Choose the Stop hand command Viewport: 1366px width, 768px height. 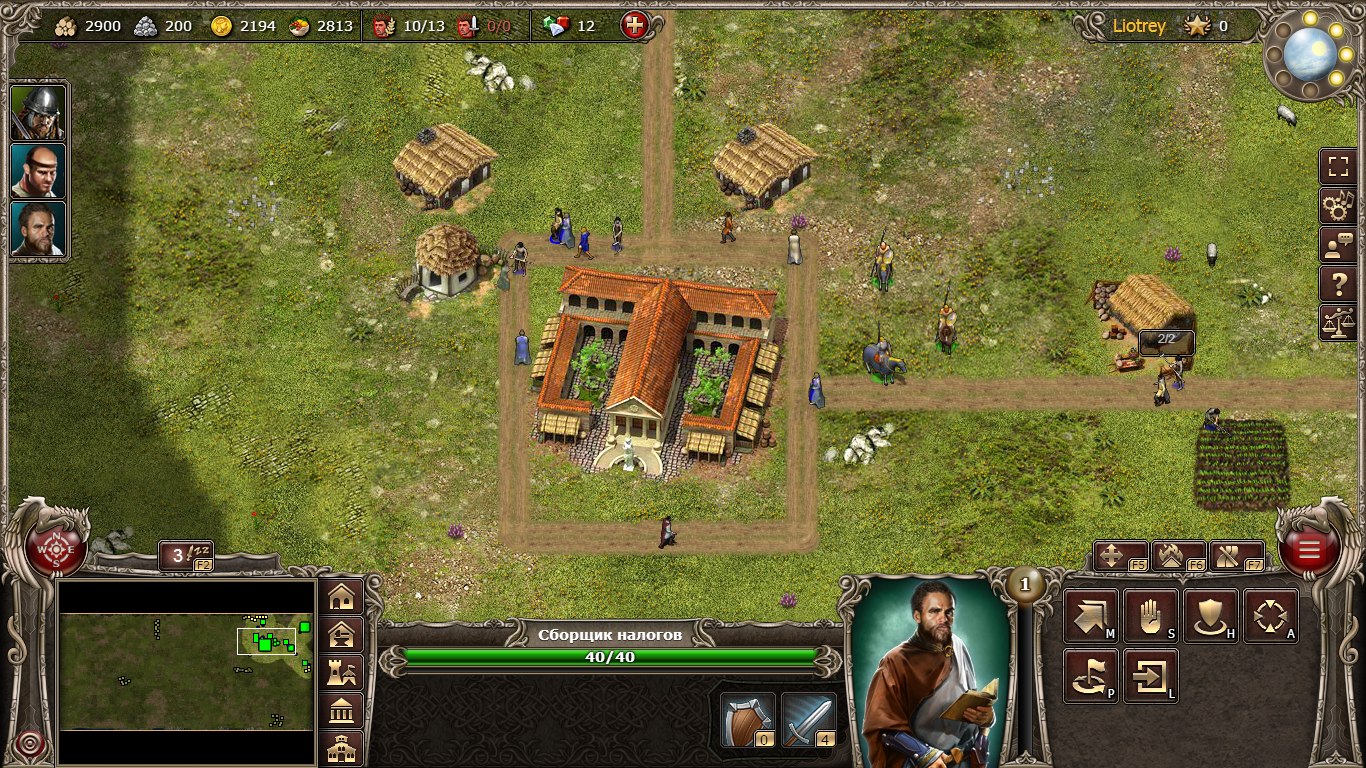(x=1151, y=616)
